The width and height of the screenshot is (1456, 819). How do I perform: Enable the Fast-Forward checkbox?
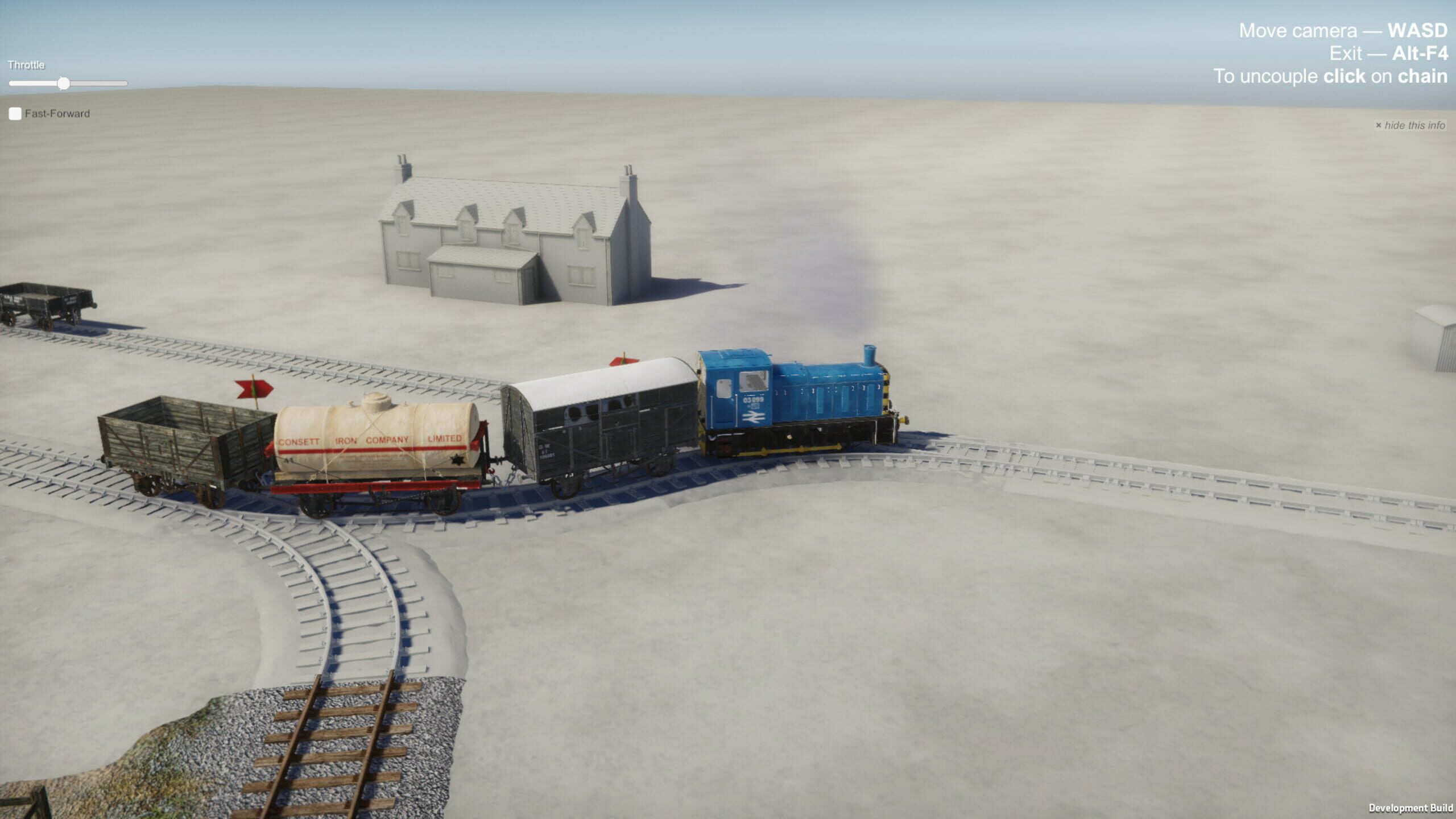(x=14, y=114)
